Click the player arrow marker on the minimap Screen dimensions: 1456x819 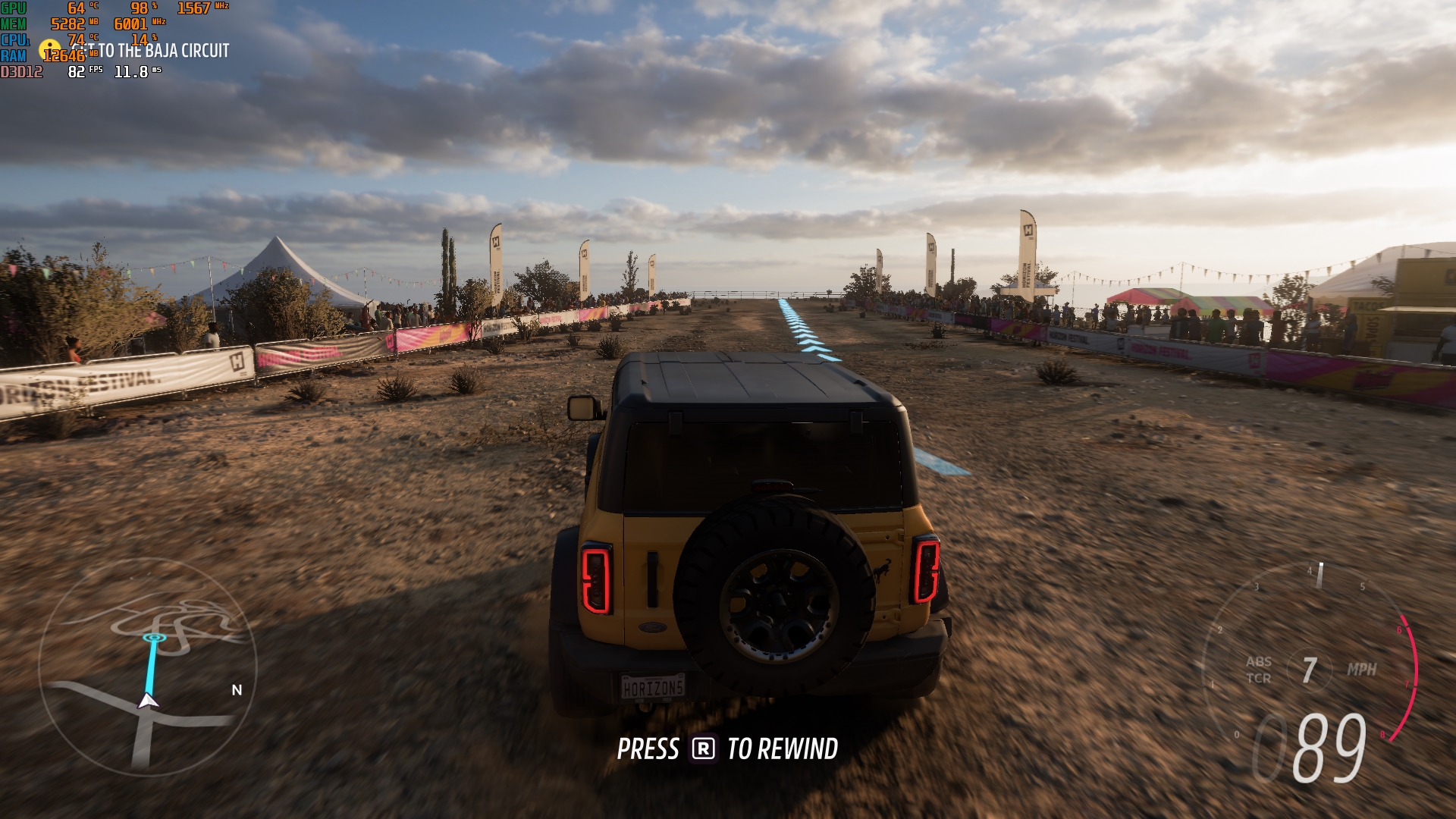(x=148, y=701)
